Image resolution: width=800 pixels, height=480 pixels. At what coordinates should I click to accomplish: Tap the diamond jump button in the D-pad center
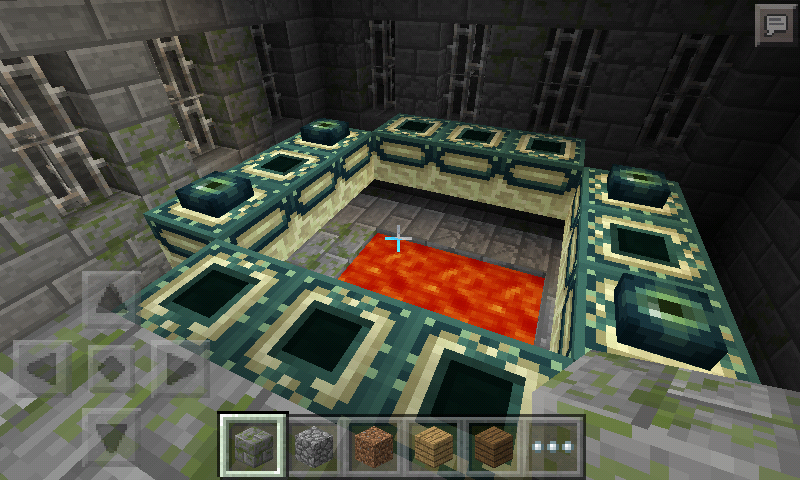(111, 367)
